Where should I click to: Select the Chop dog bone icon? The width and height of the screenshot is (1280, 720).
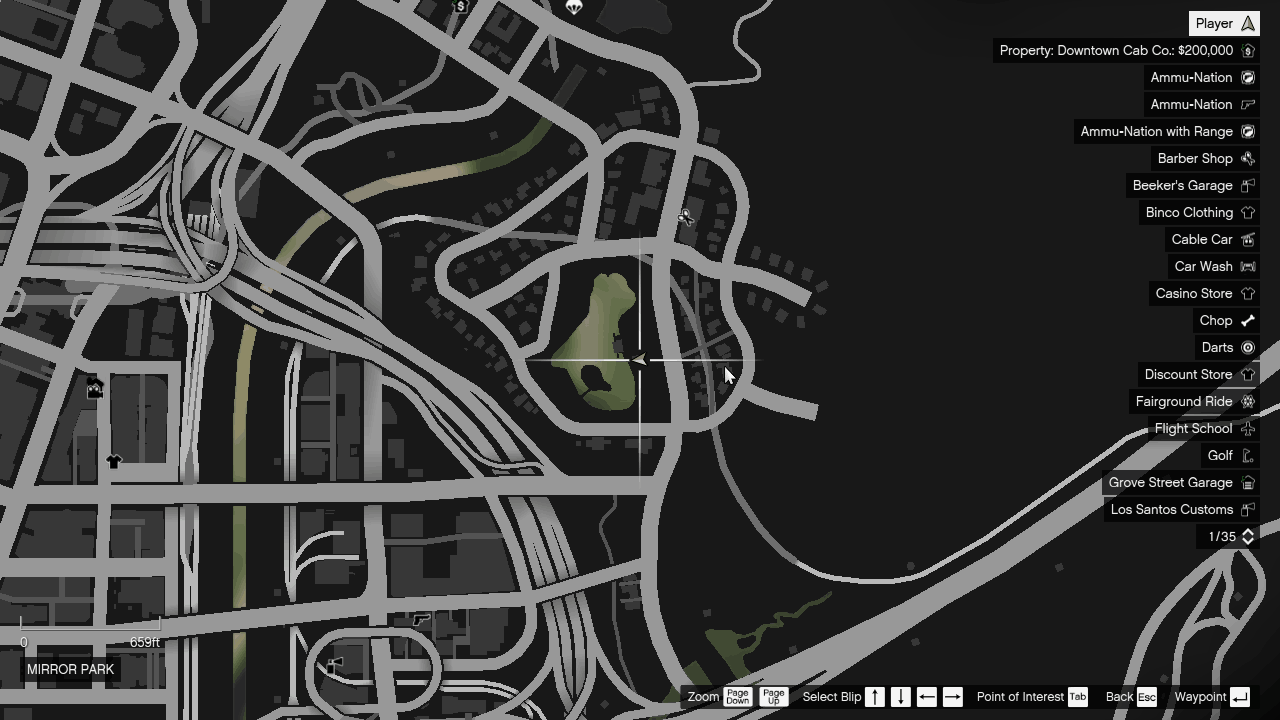pos(1247,320)
